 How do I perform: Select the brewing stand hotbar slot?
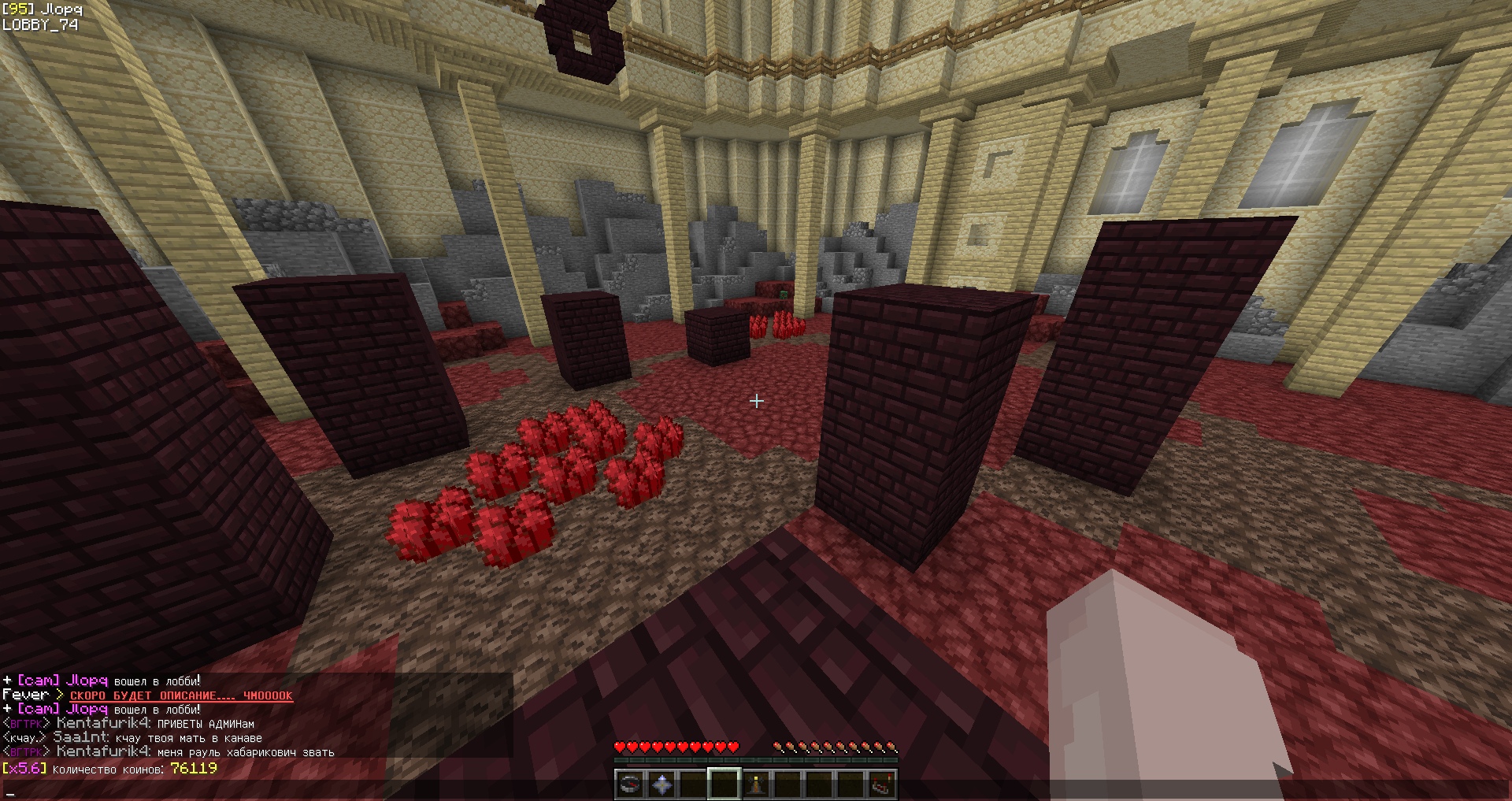tap(756, 784)
